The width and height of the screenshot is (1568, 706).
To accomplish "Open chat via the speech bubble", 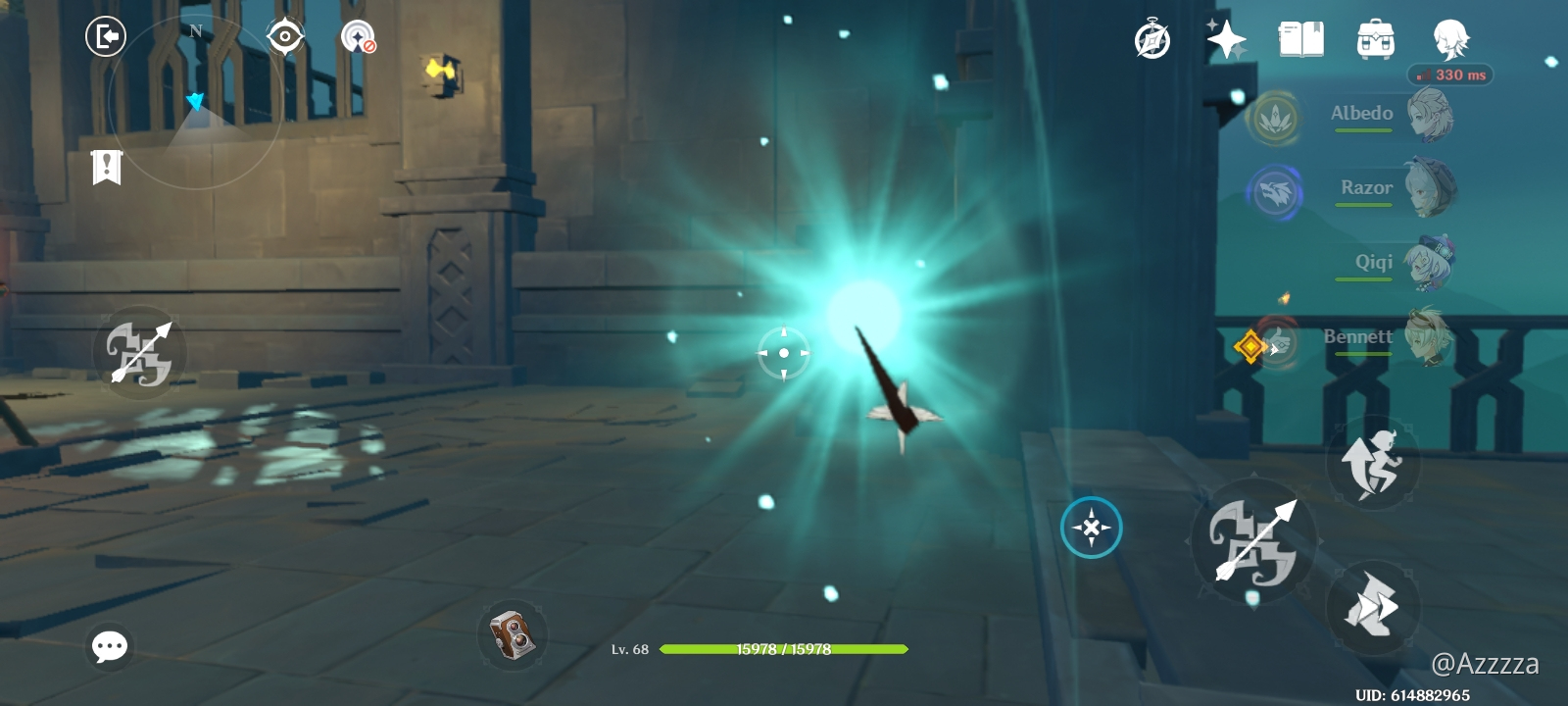I will pyautogui.click(x=109, y=645).
